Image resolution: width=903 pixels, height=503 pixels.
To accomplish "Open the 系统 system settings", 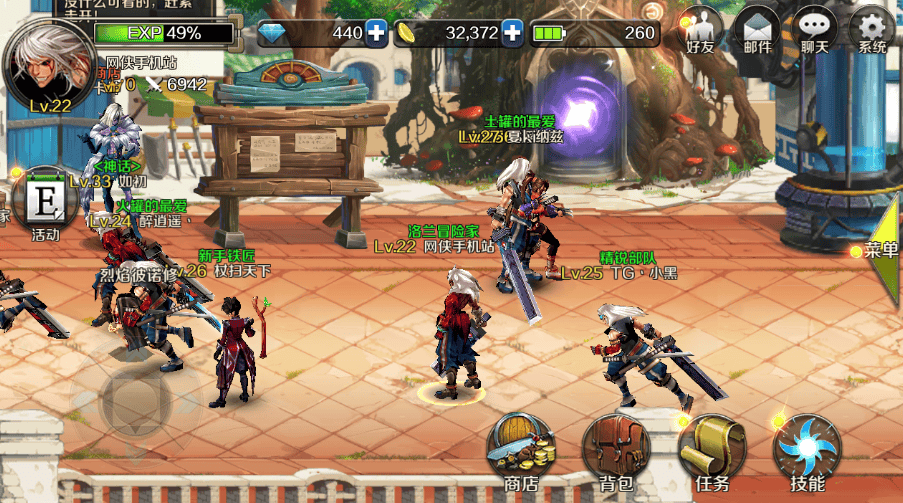I will tap(871, 31).
